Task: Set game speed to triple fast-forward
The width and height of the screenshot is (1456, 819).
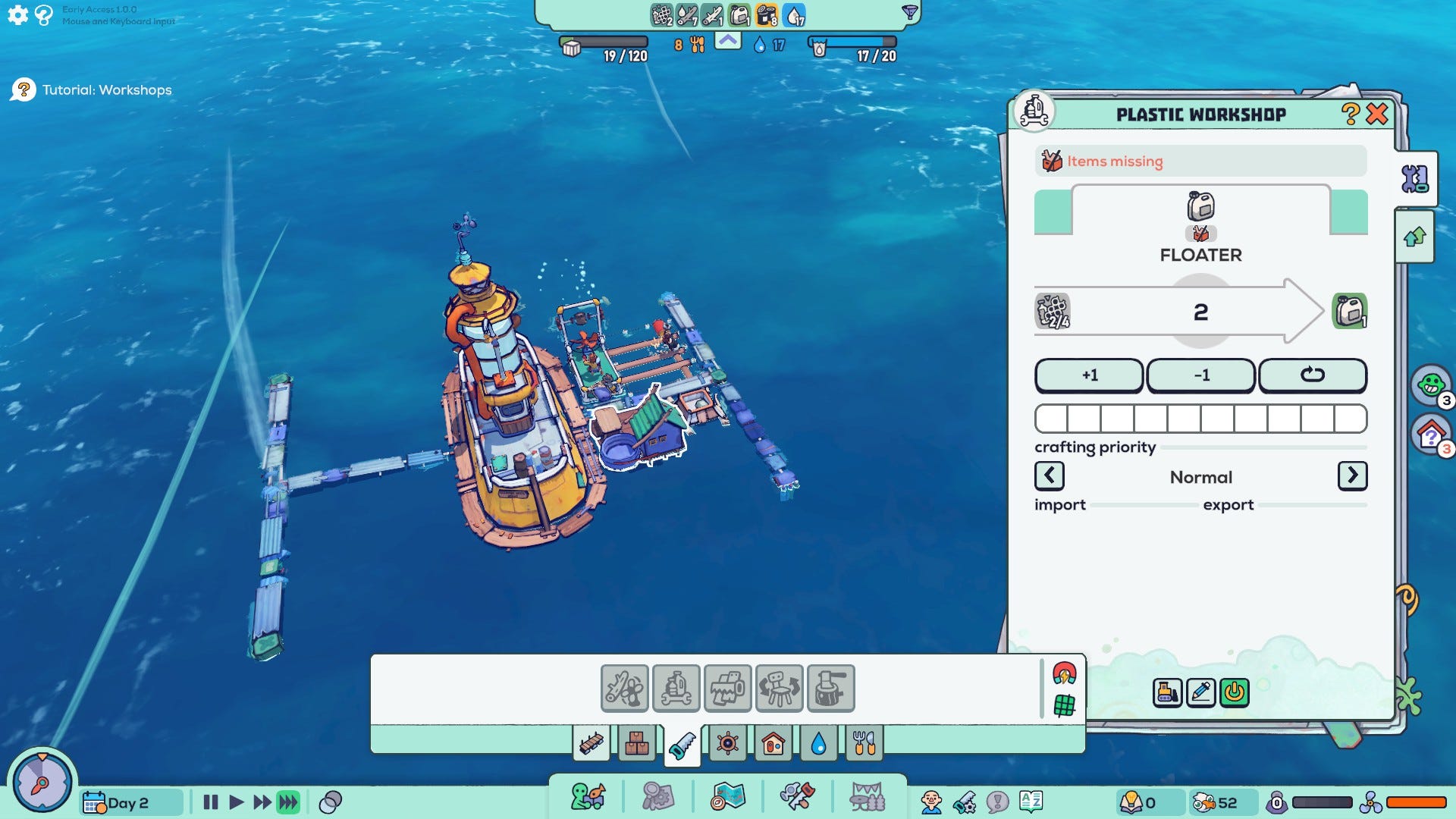Action: [288, 802]
